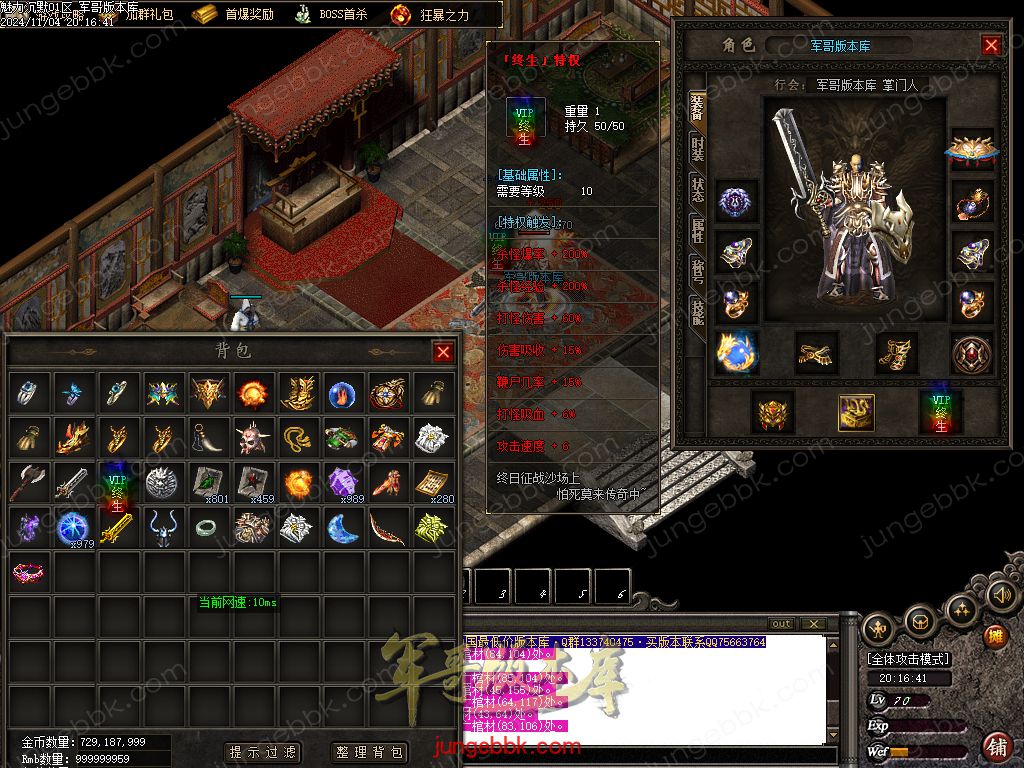Select the equipped golden boots slot
1024x768 pixels.
897,352
